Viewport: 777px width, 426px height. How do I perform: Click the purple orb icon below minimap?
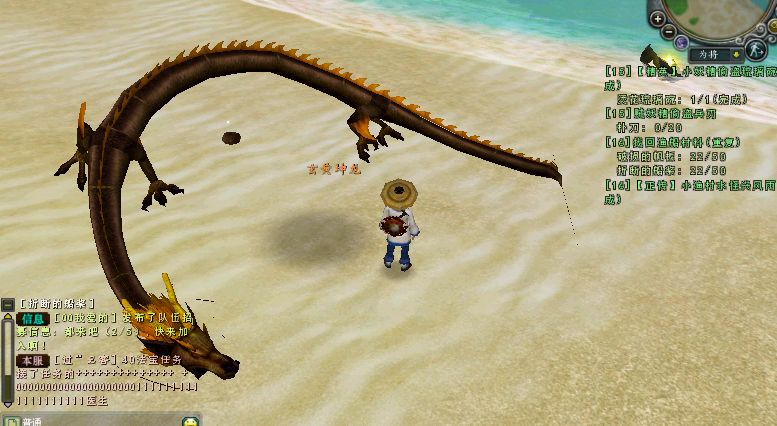click(680, 43)
